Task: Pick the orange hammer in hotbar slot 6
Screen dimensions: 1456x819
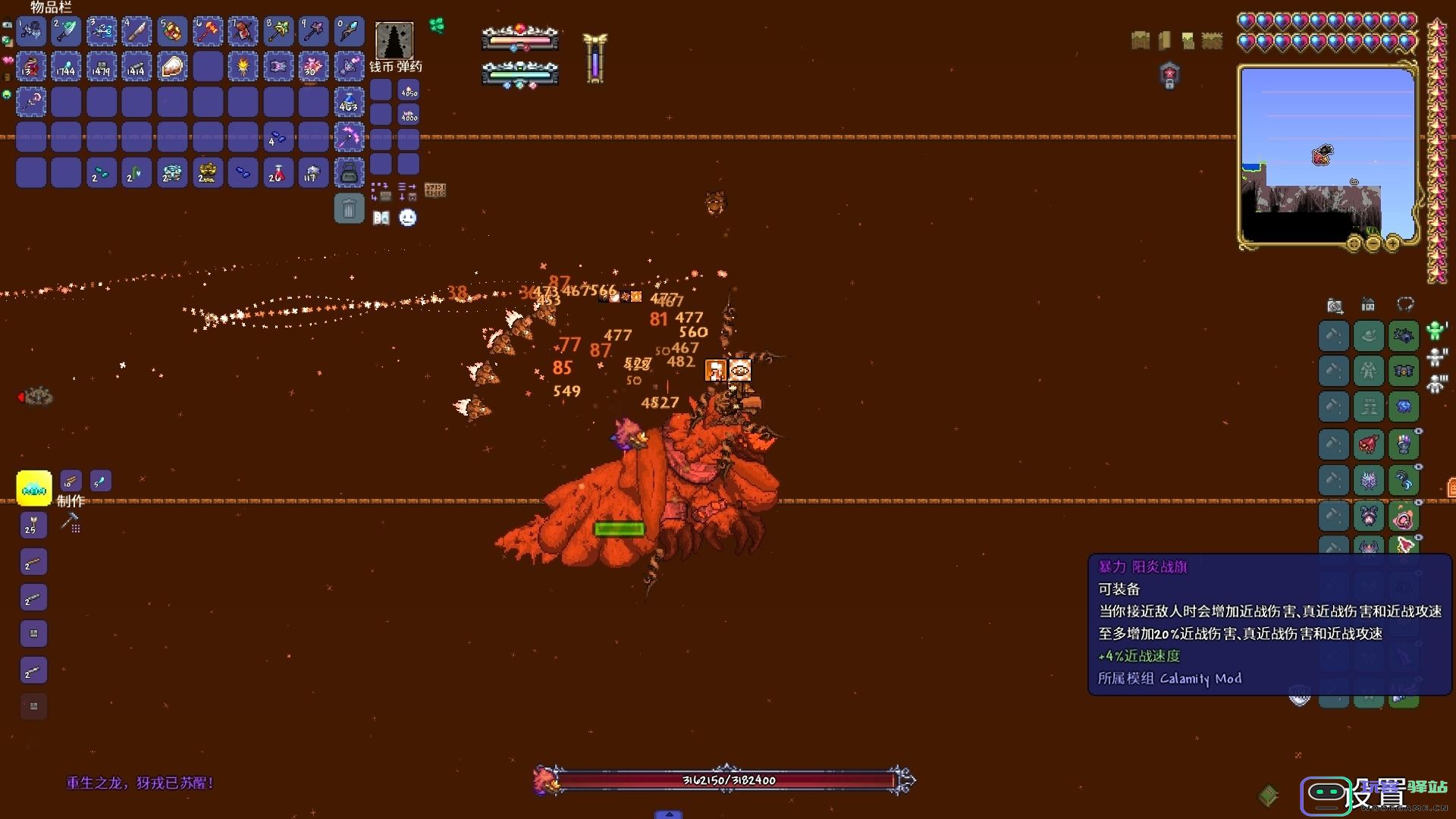Action: [x=207, y=31]
